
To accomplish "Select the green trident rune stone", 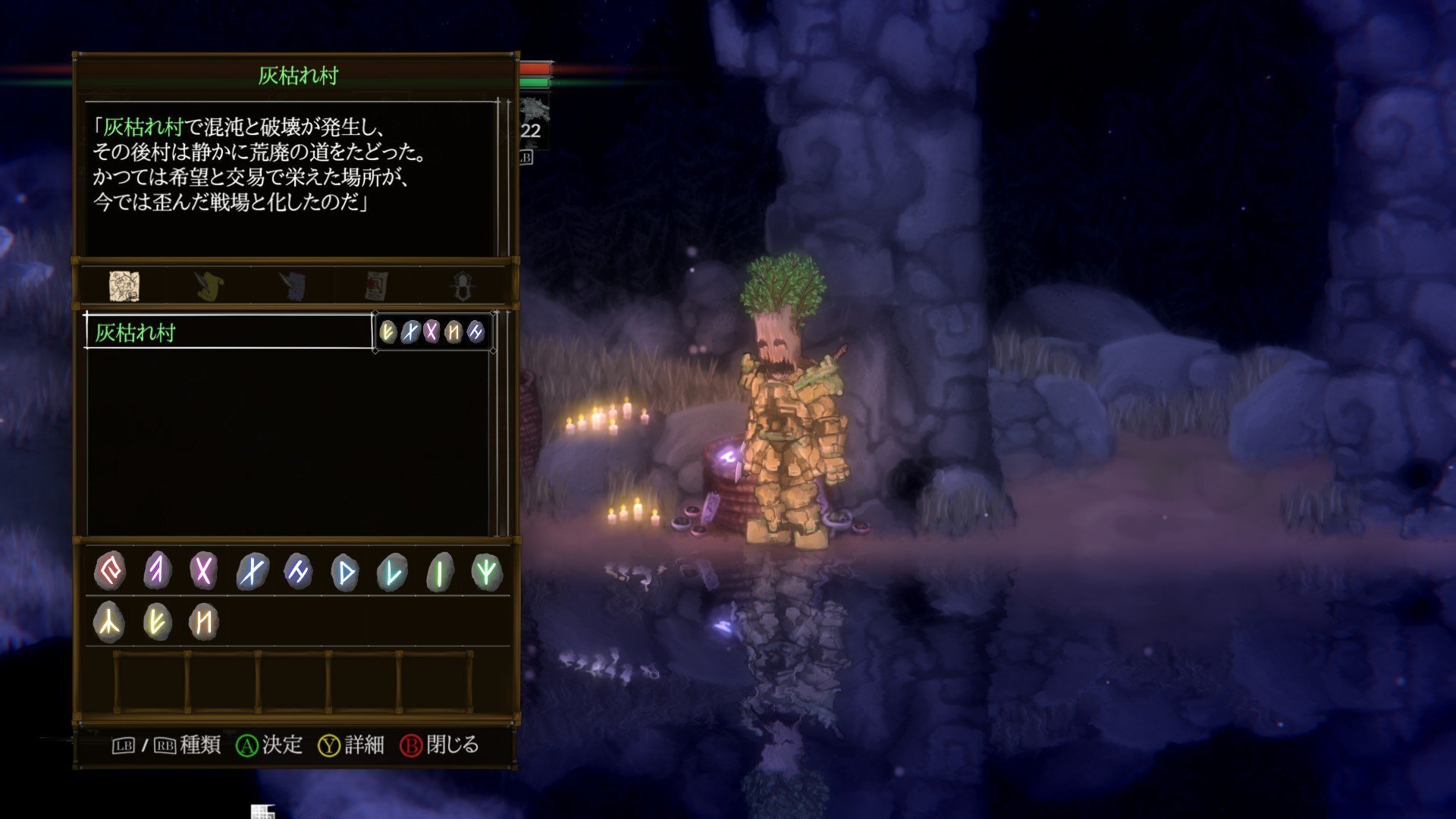I will [x=487, y=572].
